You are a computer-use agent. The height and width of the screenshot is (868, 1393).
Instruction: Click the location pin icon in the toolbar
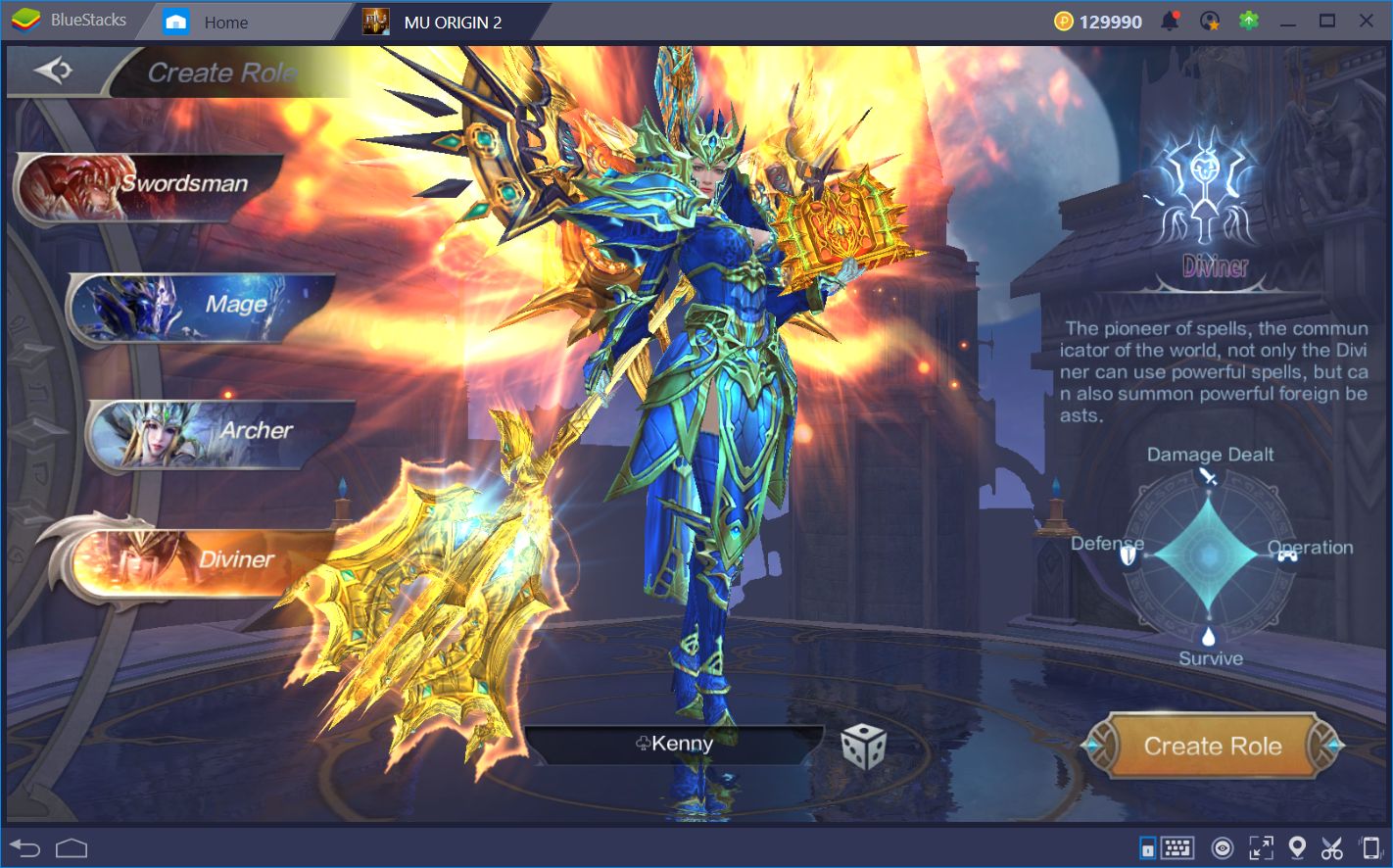[1295, 846]
